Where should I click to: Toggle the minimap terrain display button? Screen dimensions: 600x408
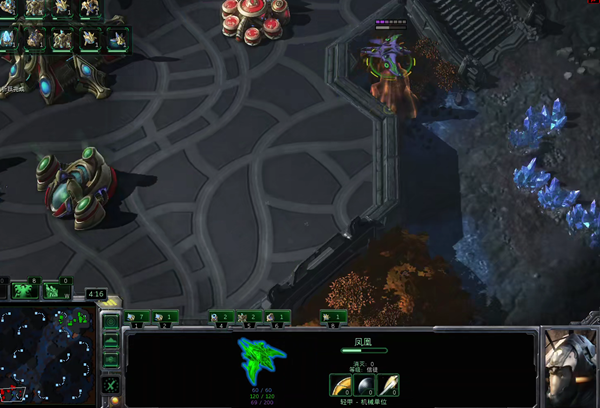(111, 341)
